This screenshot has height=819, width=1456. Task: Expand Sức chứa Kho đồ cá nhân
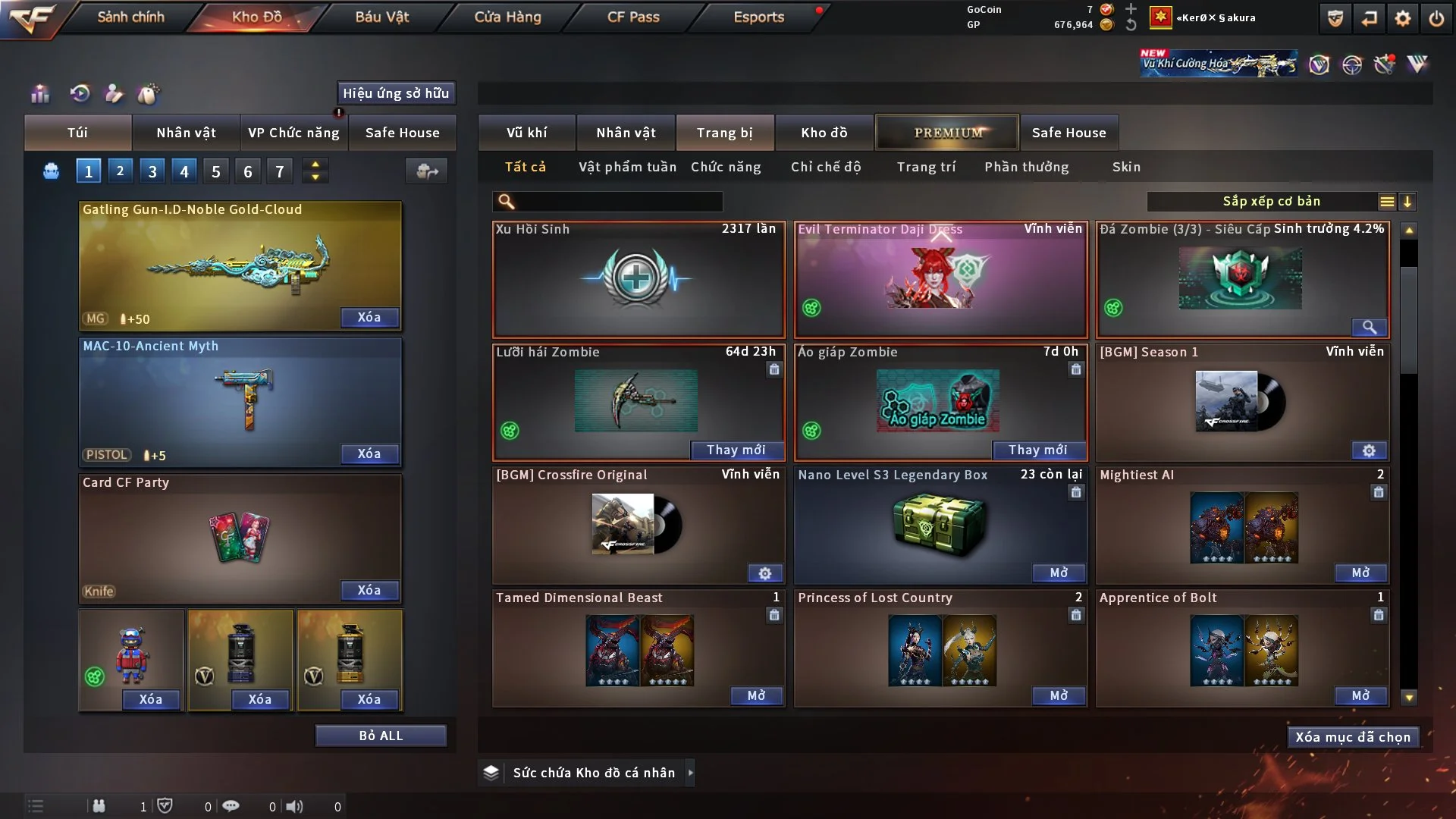tap(690, 773)
